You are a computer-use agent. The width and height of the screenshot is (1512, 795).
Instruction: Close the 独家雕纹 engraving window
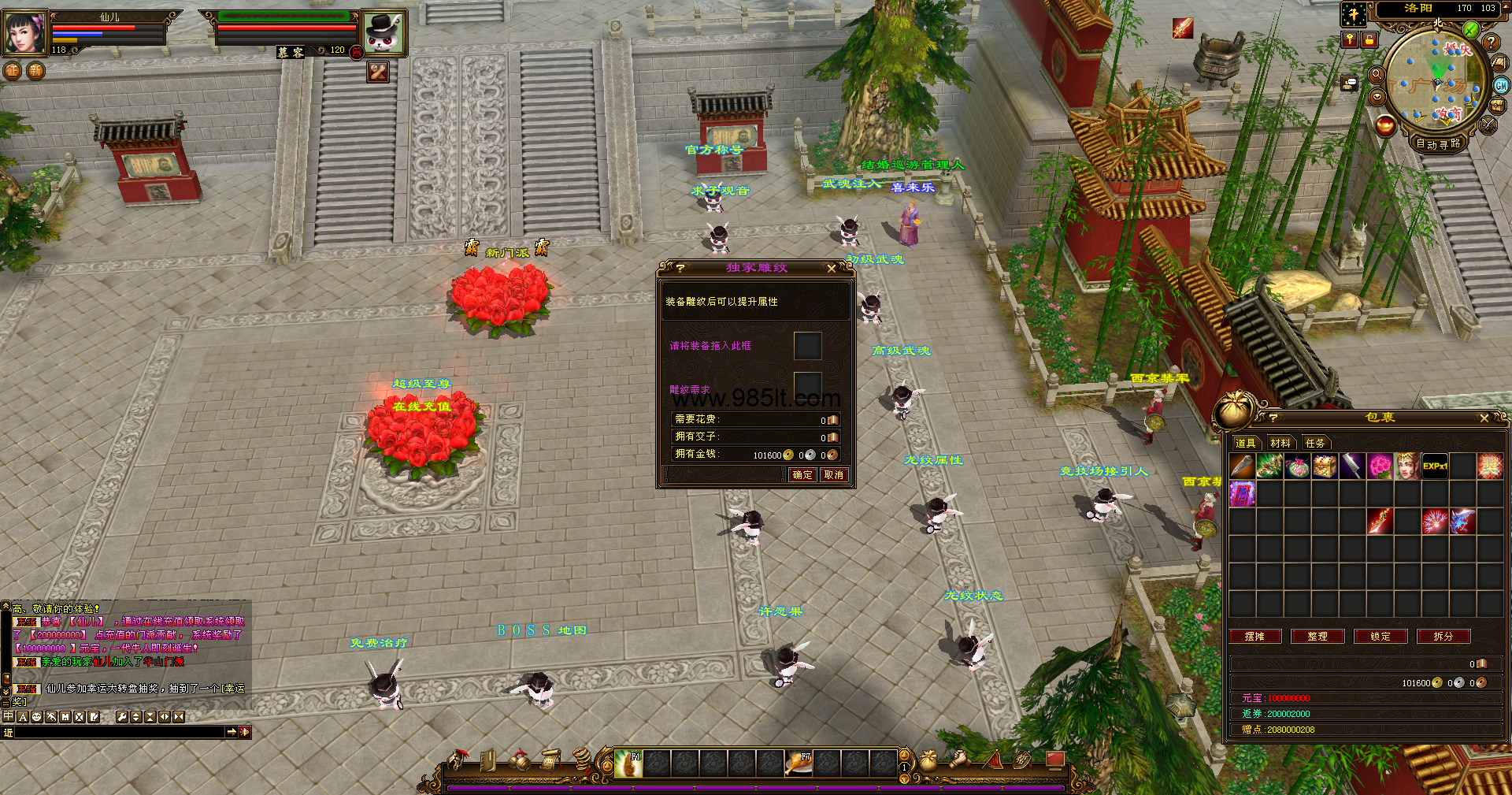(x=832, y=269)
